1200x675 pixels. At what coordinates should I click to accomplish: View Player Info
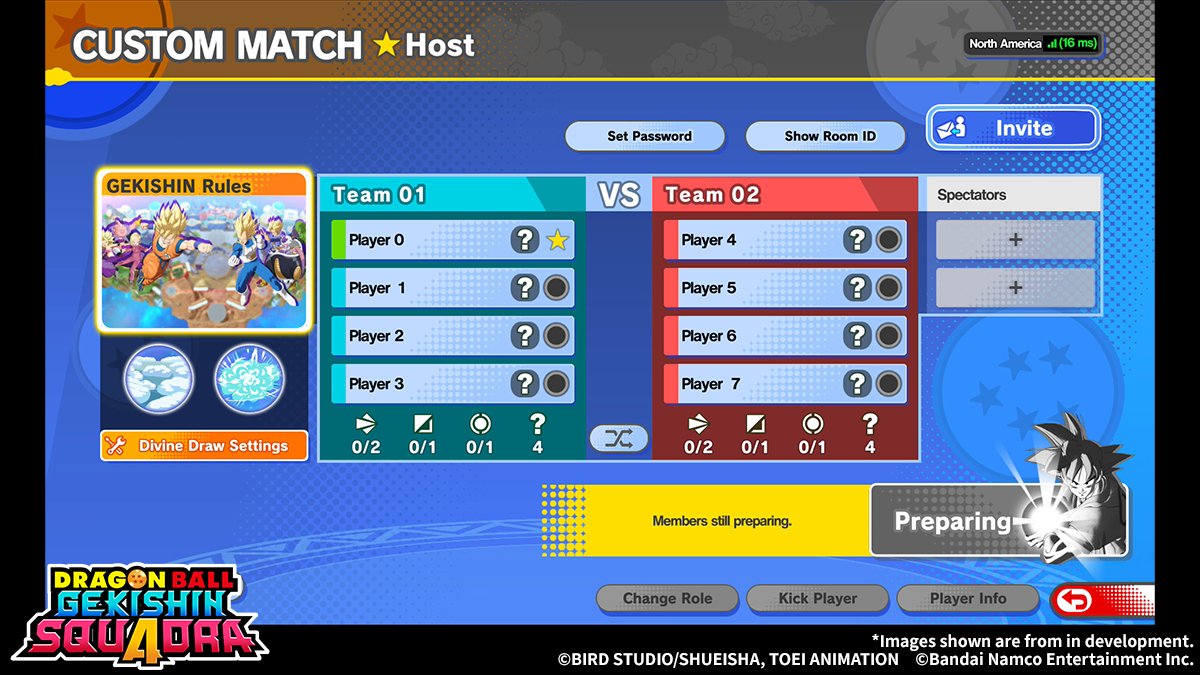coord(967,599)
